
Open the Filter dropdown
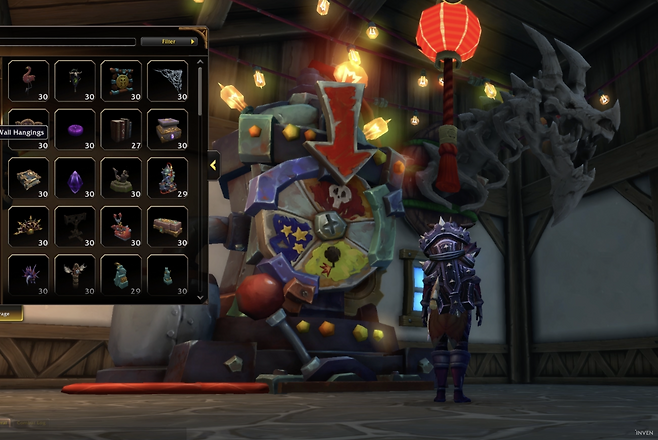tap(171, 42)
